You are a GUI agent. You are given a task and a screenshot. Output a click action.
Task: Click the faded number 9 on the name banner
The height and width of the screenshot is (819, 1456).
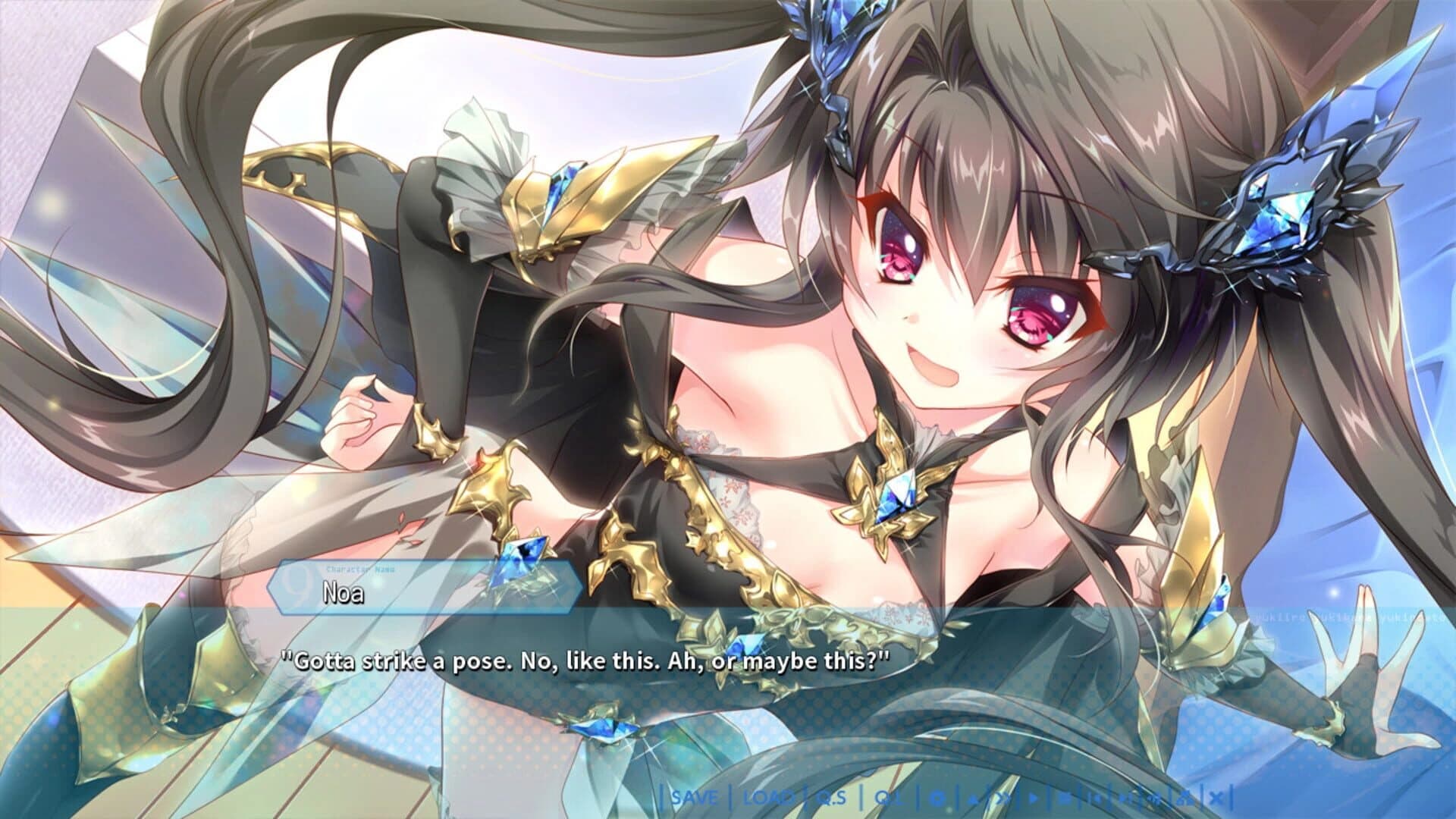(x=295, y=583)
